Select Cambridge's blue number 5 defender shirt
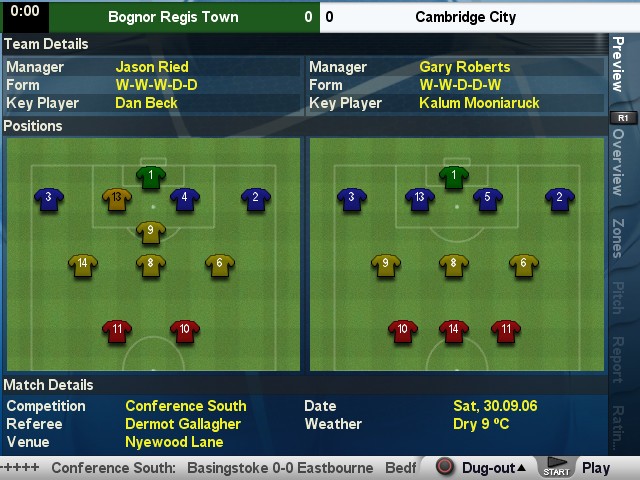 [x=487, y=198]
